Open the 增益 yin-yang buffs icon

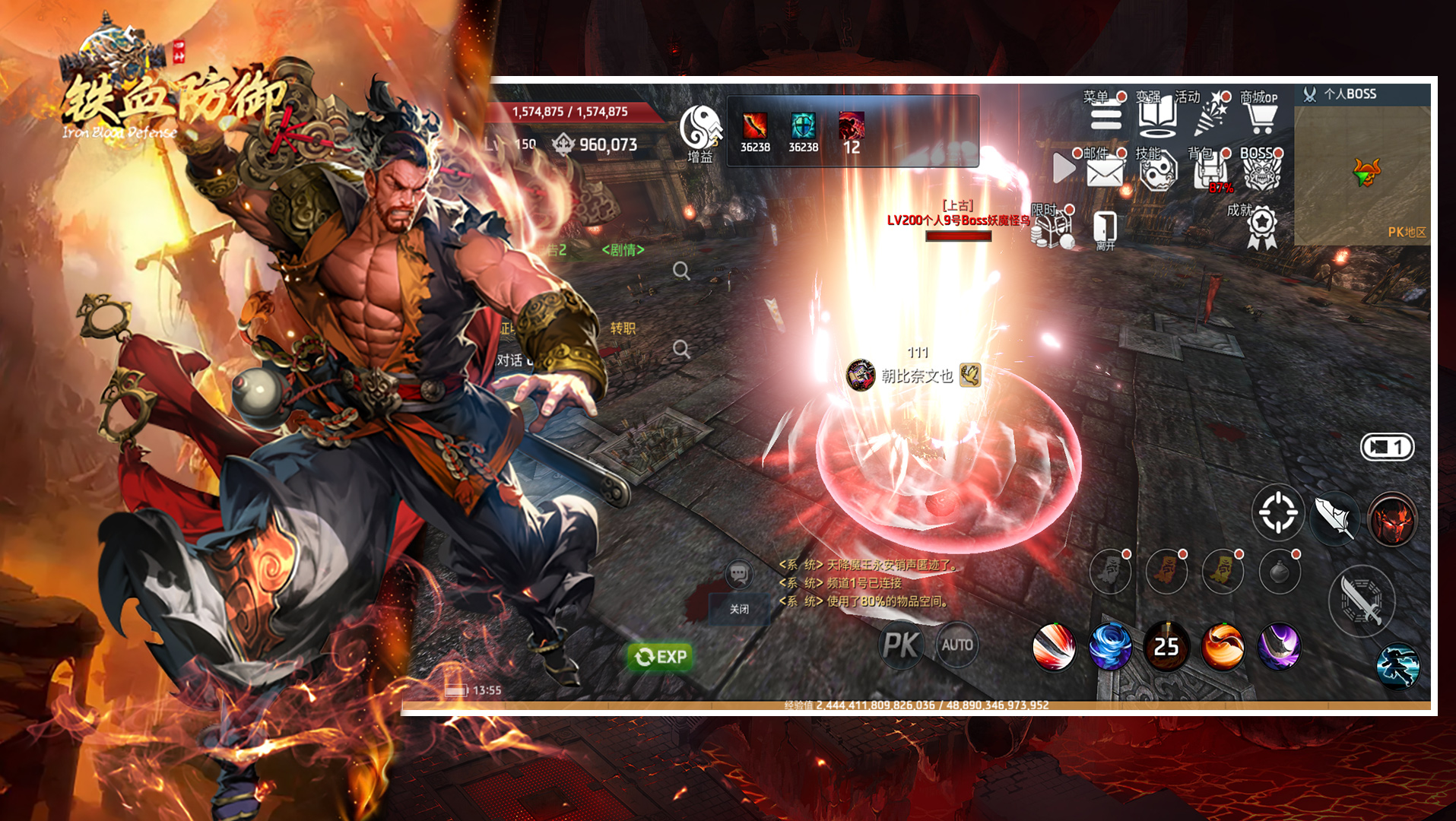tap(699, 129)
